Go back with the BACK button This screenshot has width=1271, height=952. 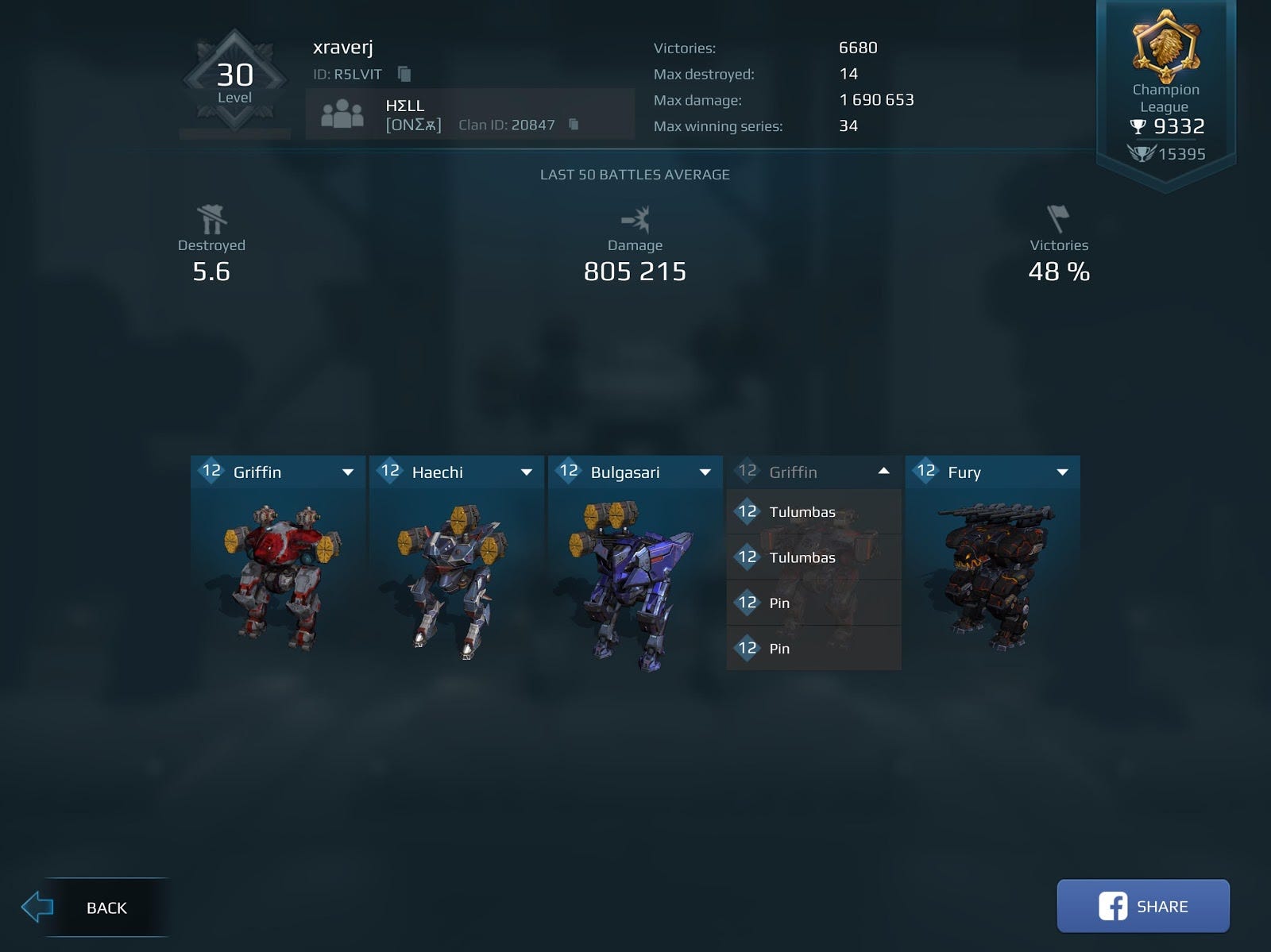coord(94,907)
